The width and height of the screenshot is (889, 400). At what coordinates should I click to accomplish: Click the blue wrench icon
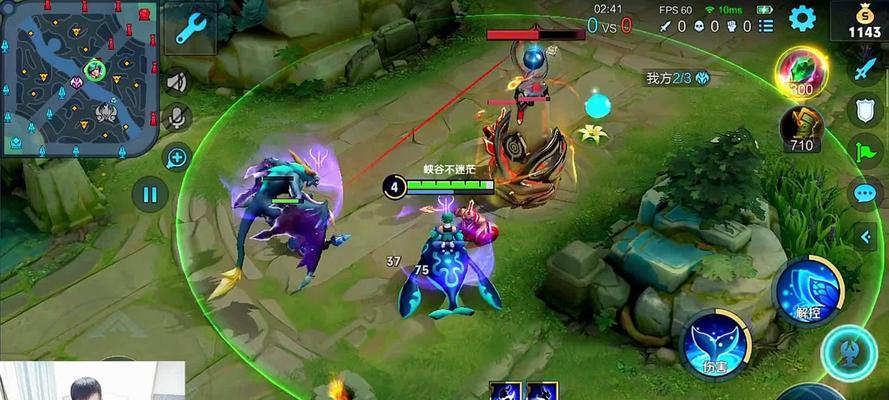coord(188,28)
